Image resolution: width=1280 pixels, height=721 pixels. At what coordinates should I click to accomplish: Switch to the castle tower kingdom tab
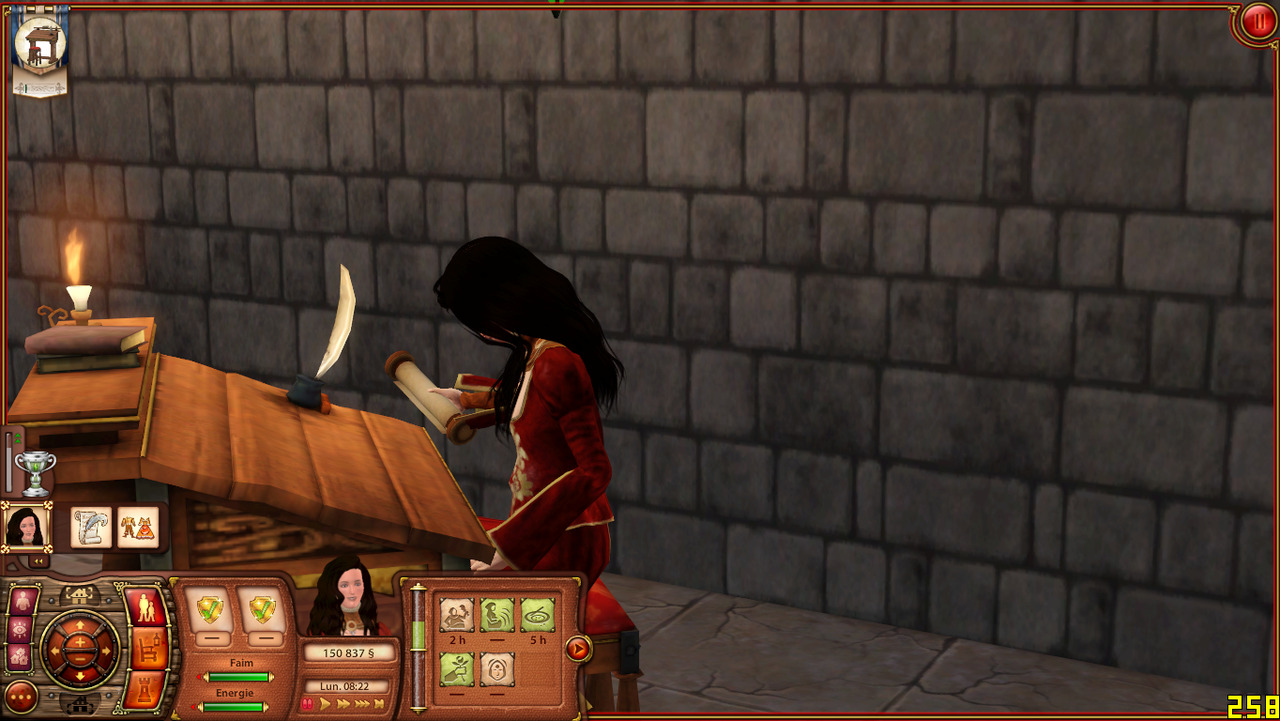[148, 689]
